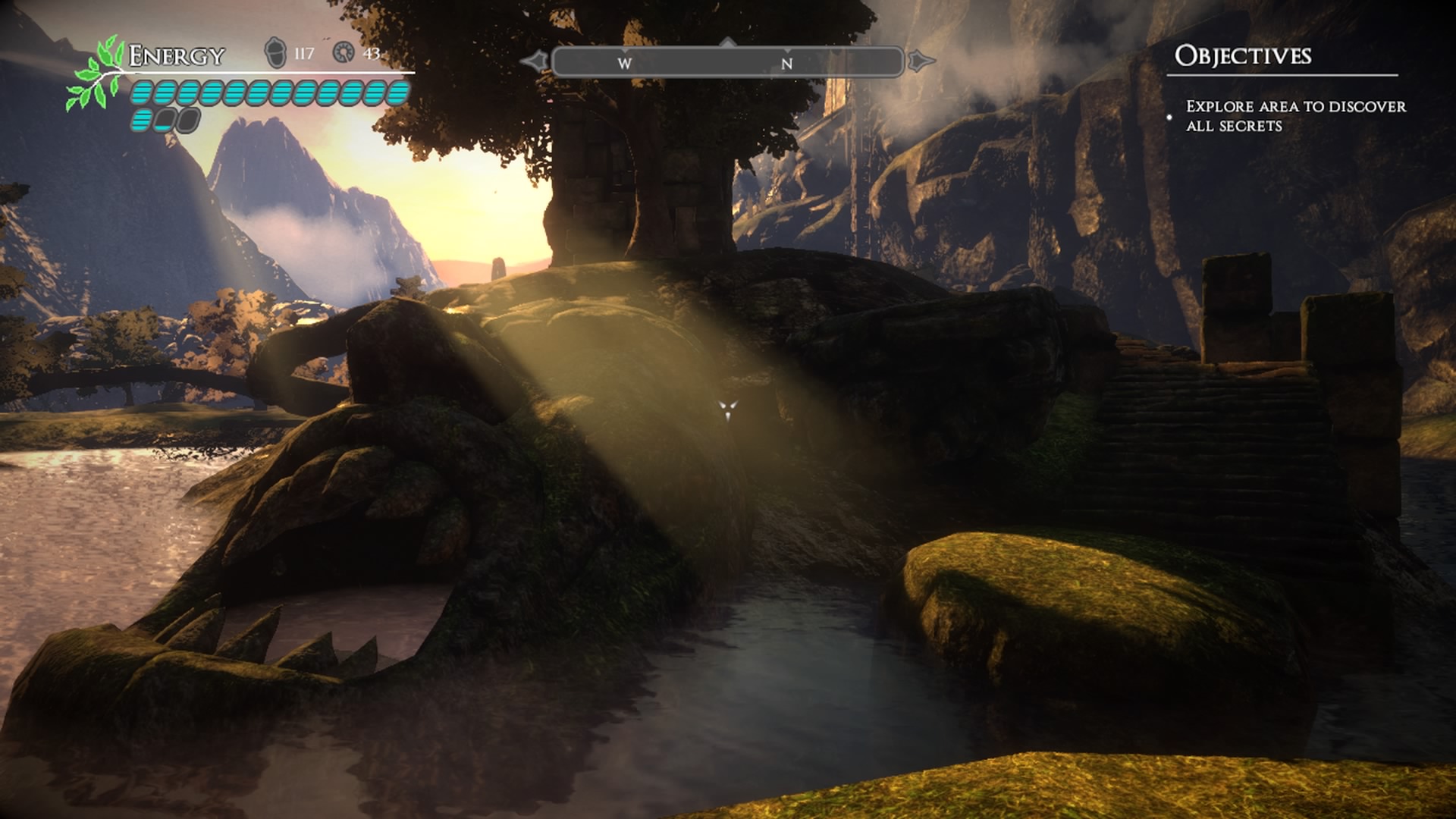
Task: Click the green leaf Energy emblem
Action: [96, 74]
